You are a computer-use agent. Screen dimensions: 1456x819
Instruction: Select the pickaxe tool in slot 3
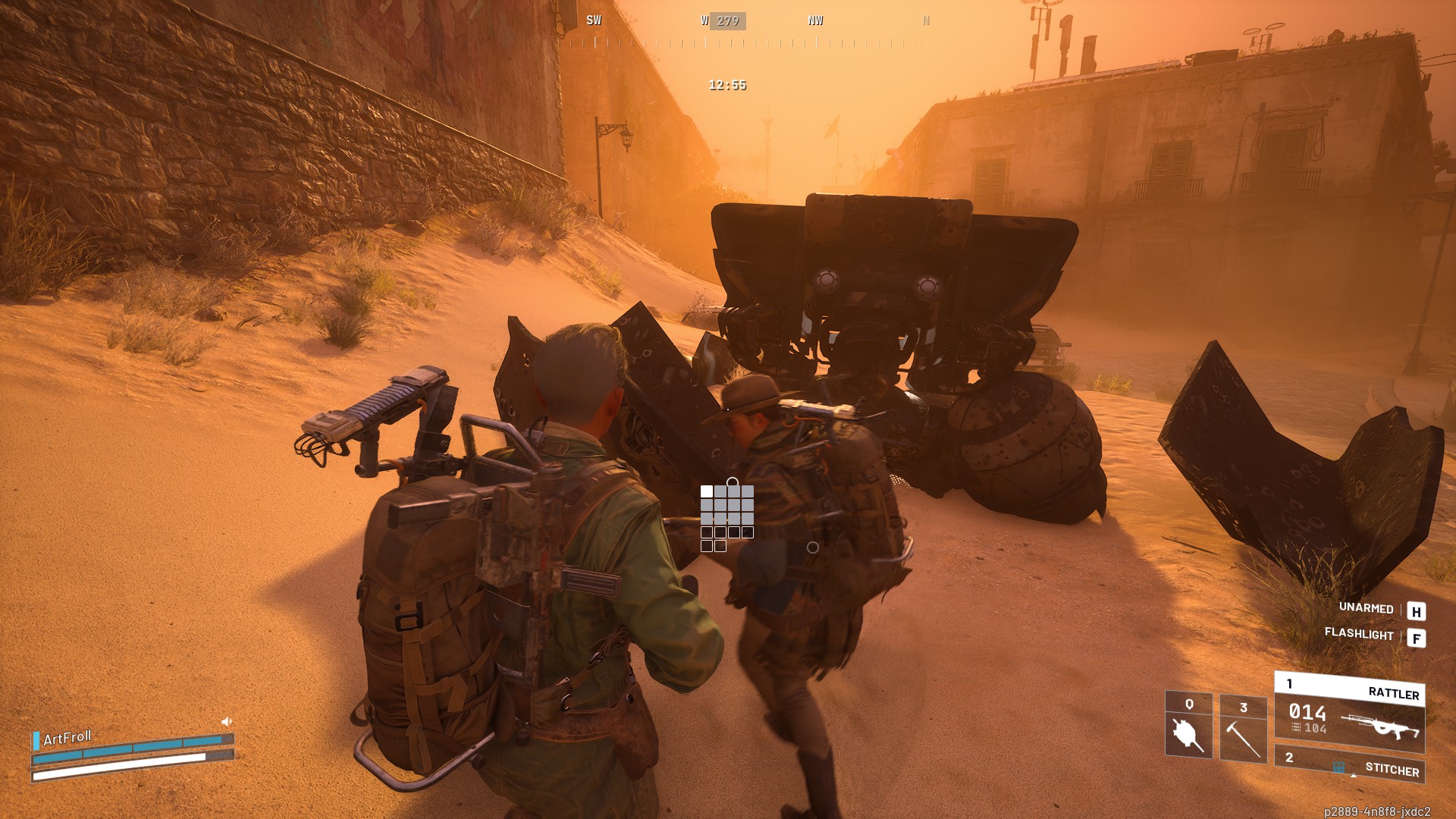point(1243,728)
